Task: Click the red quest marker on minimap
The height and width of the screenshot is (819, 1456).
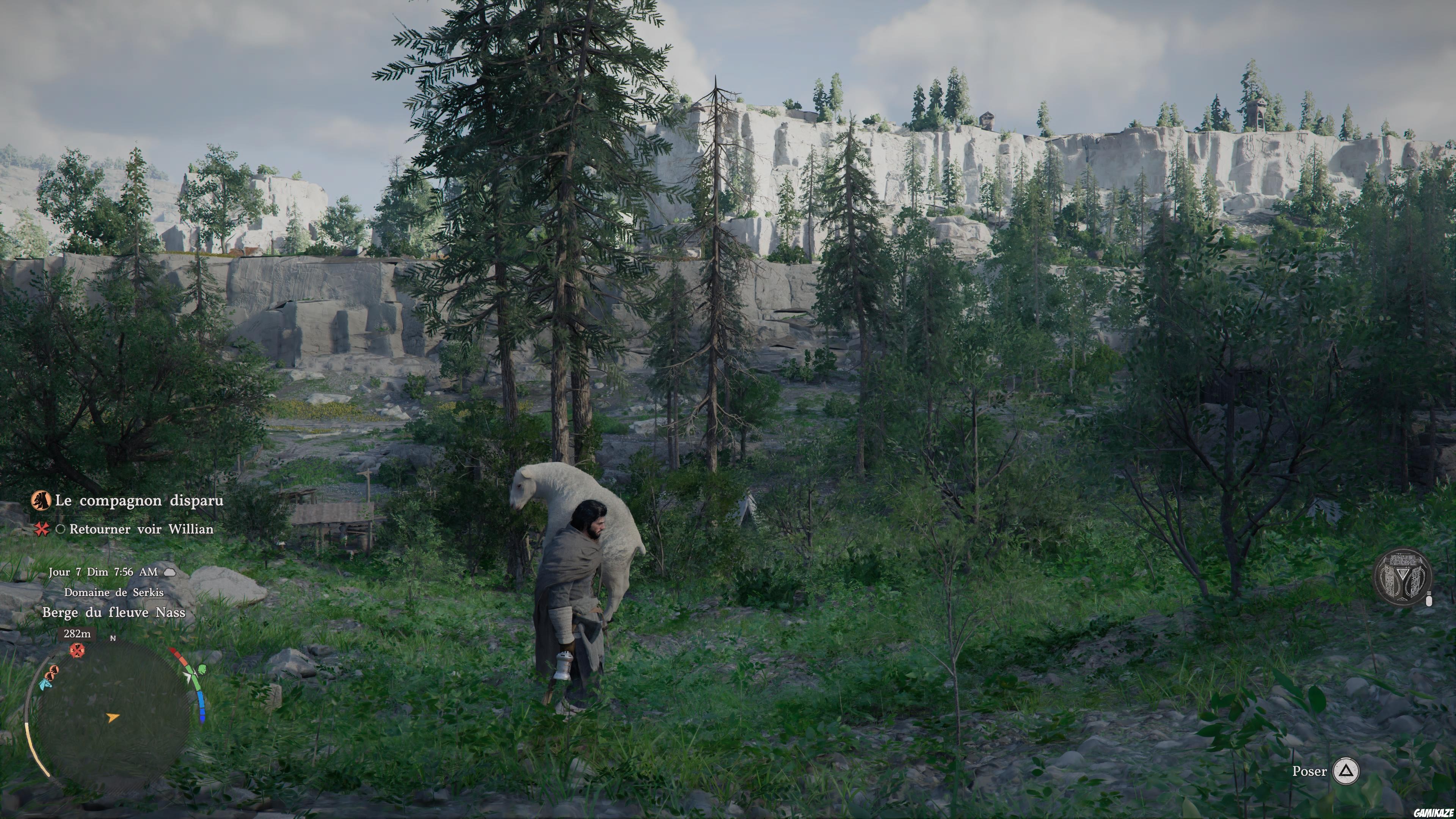Action: (x=77, y=651)
